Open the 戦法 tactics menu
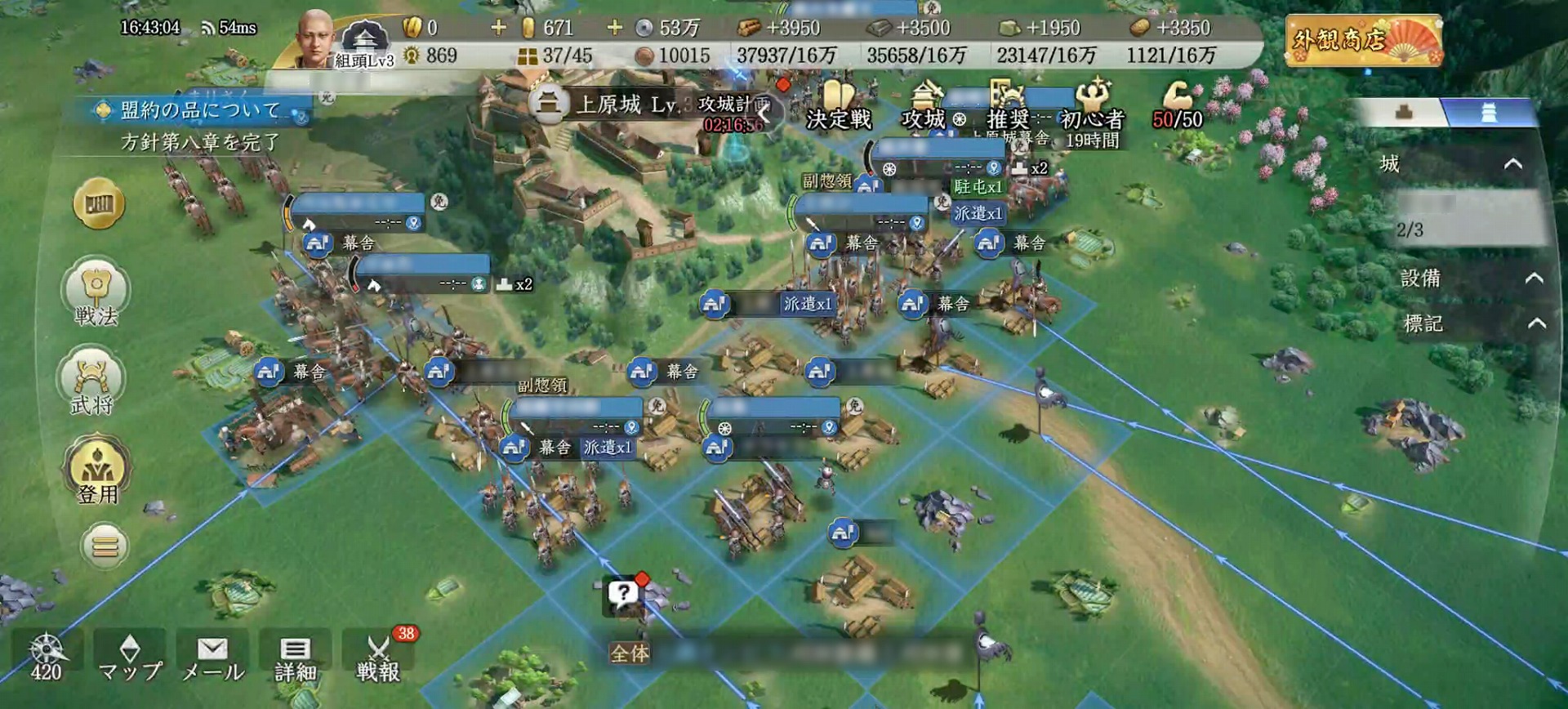 click(x=96, y=293)
